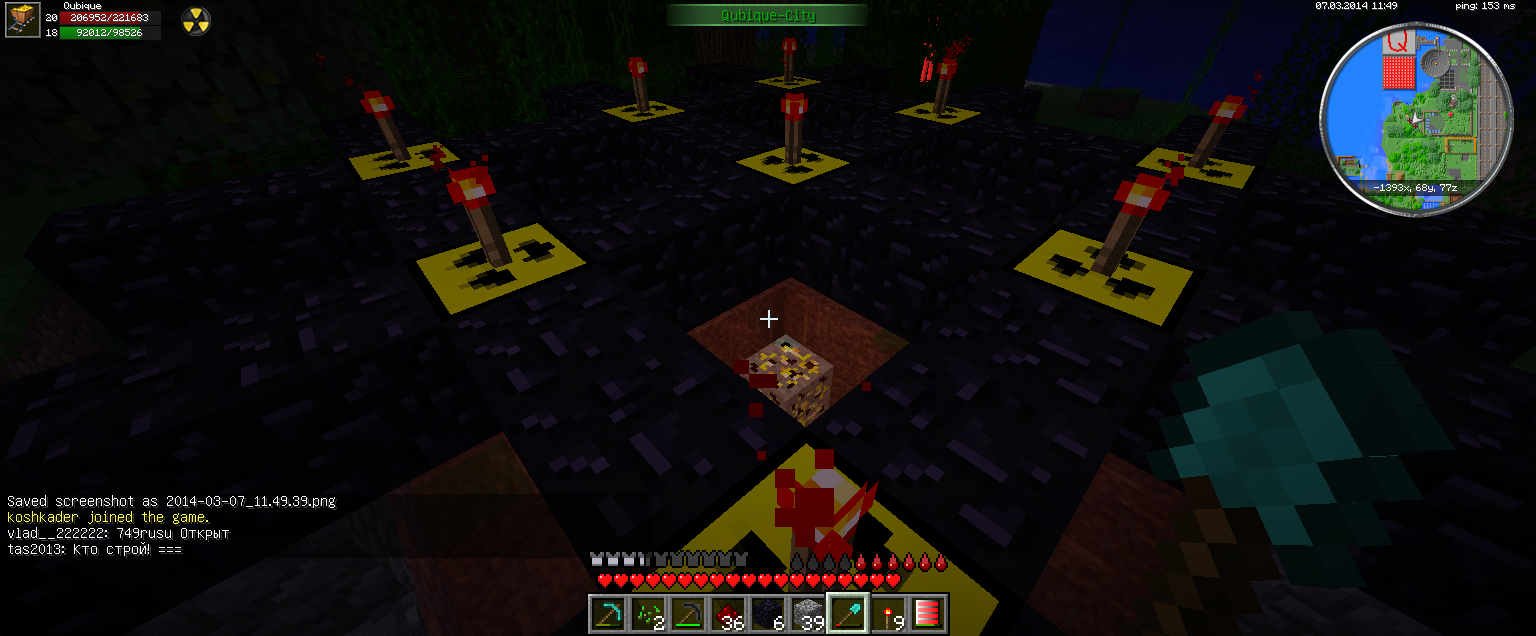Click the Qubique-City region banner
The image size is (1536, 636).
pos(767,15)
